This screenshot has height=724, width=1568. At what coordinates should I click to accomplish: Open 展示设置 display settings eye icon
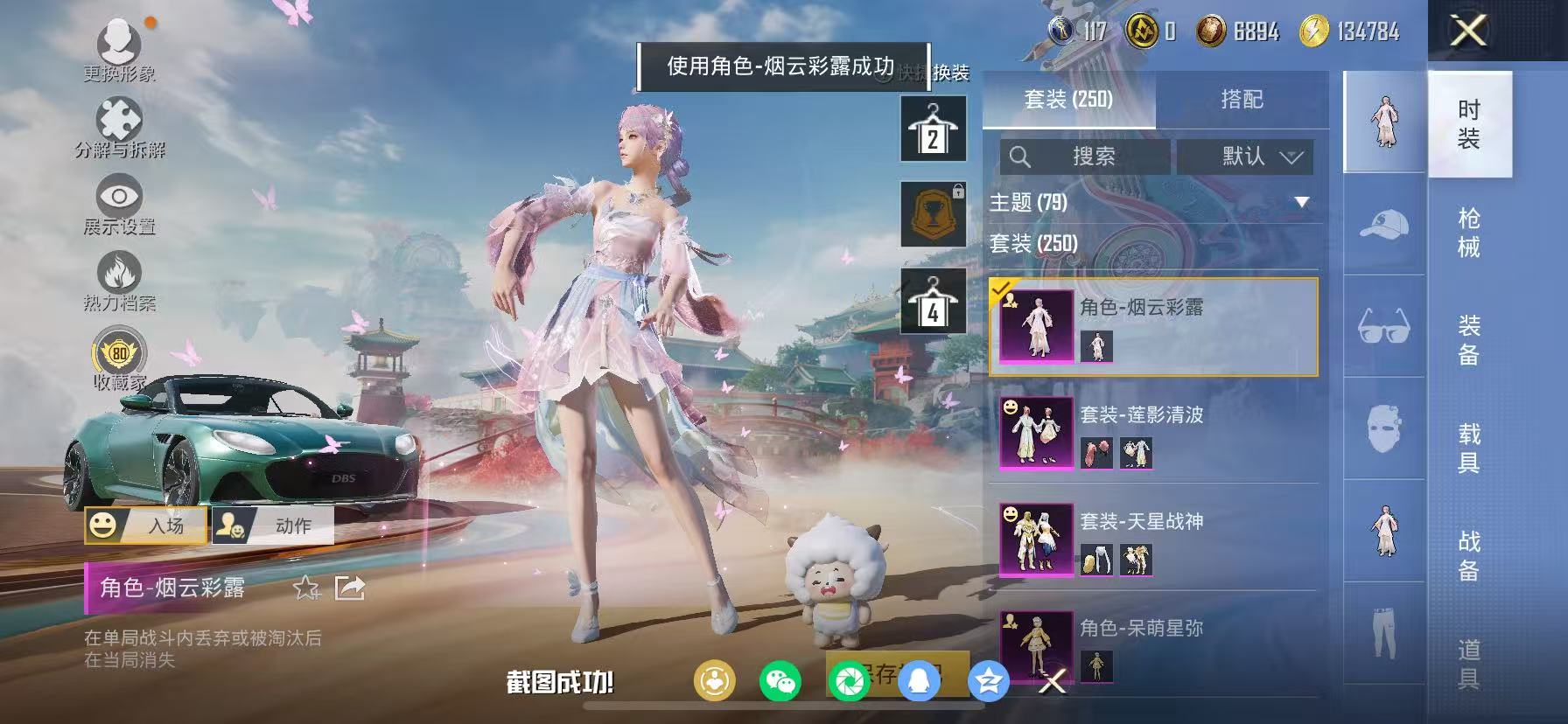(x=120, y=194)
